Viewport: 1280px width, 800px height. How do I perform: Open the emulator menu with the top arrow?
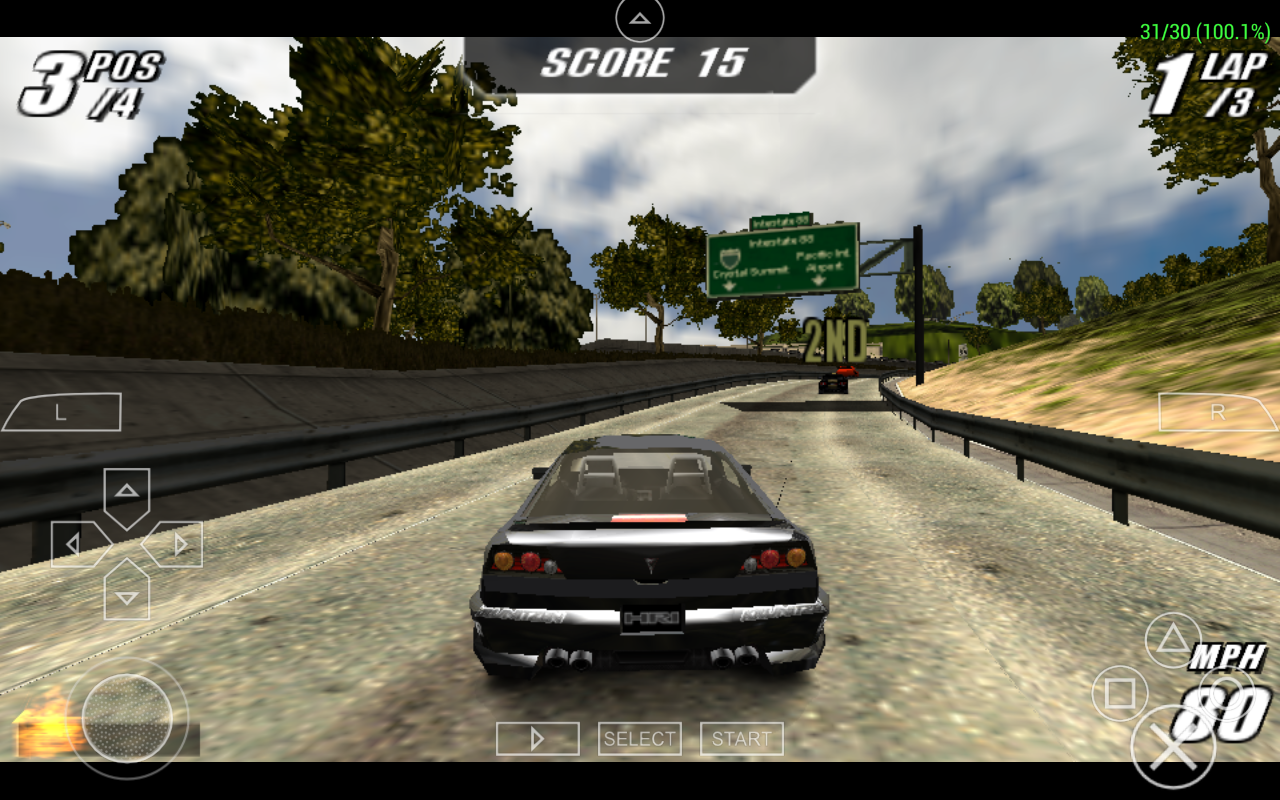click(x=640, y=19)
